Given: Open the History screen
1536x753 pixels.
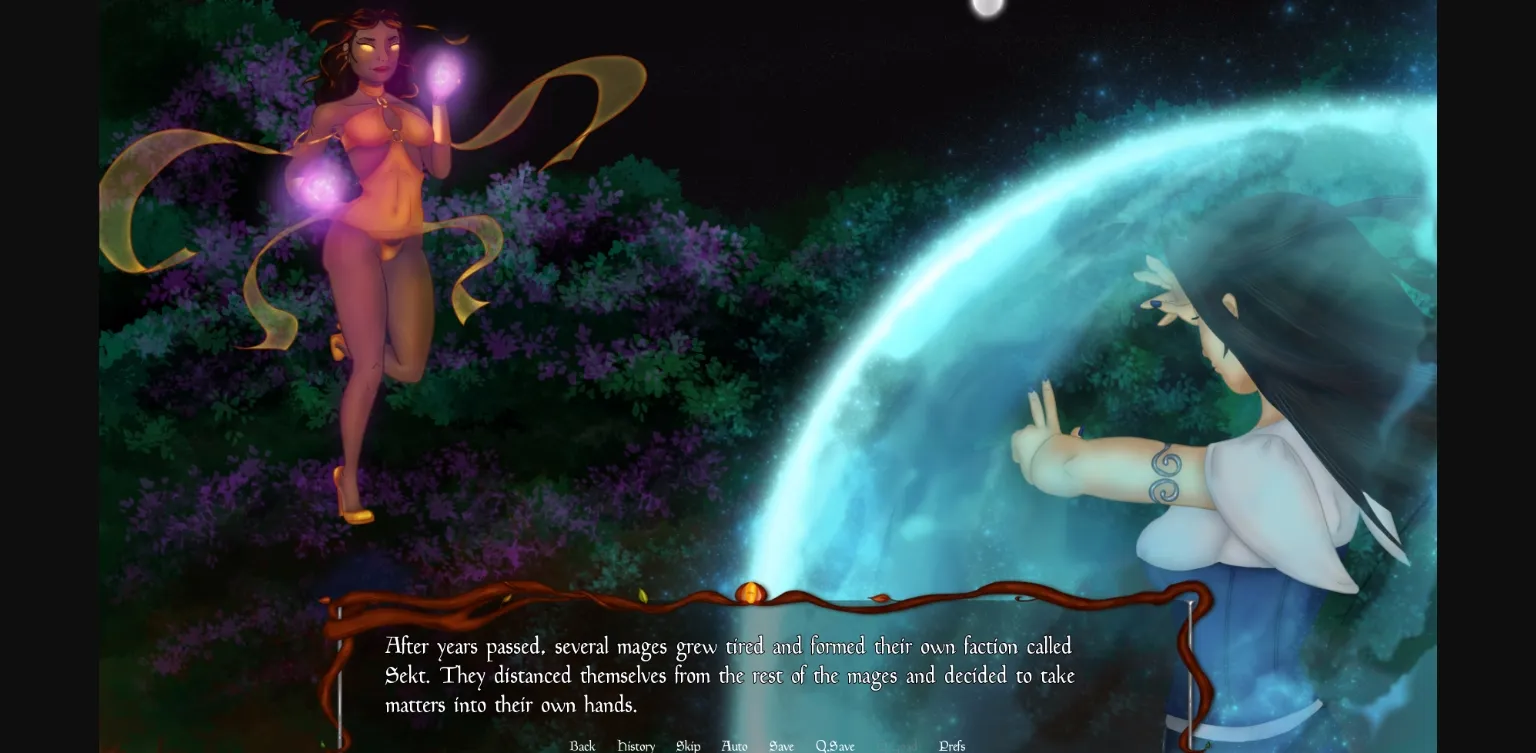Looking at the screenshot, I should point(636,746).
